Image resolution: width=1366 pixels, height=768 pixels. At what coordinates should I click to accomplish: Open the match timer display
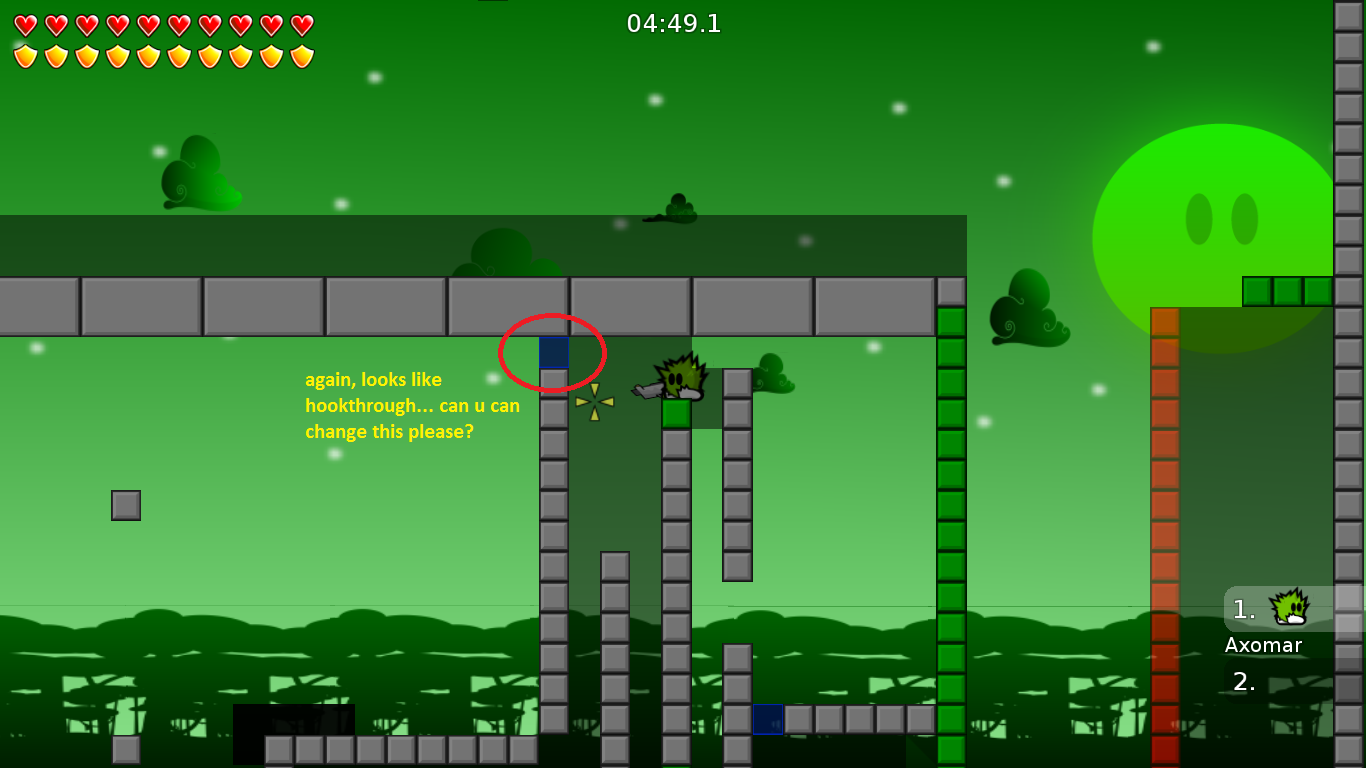click(675, 24)
